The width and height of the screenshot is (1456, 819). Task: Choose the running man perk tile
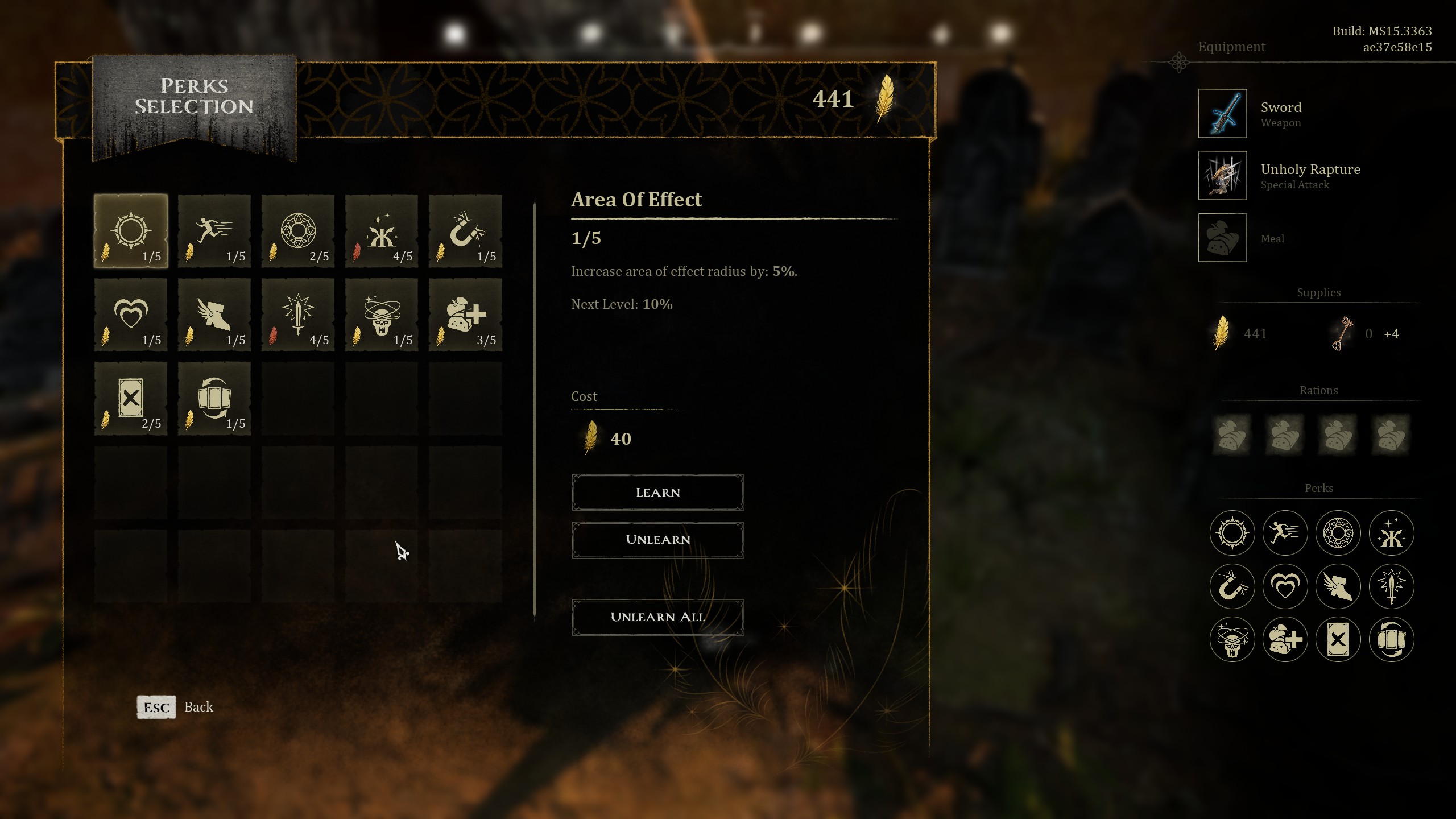pyautogui.click(x=214, y=231)
